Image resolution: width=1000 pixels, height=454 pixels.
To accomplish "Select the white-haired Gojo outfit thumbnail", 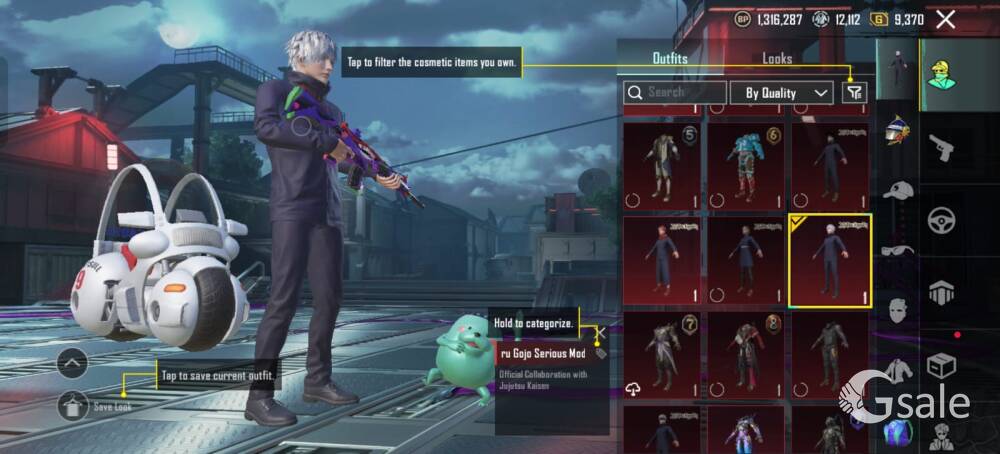I will (x=829, y=260).
